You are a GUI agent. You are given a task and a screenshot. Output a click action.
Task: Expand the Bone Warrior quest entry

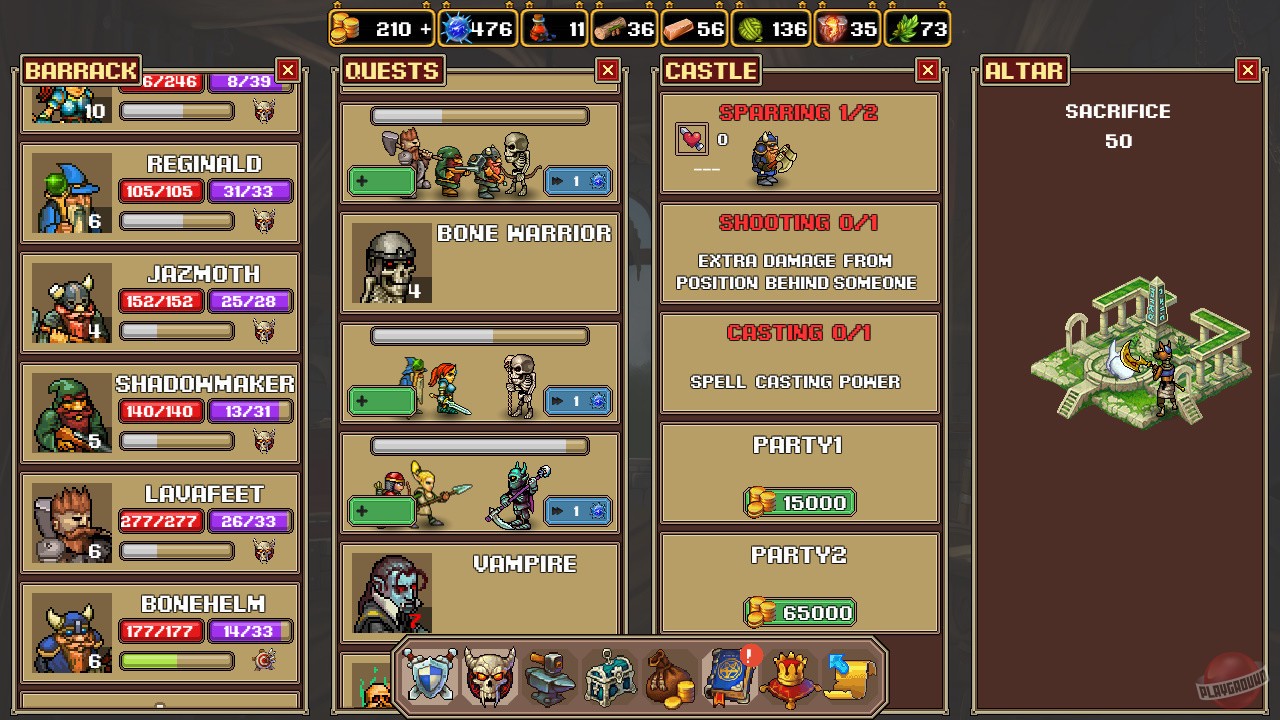[478, 264]
